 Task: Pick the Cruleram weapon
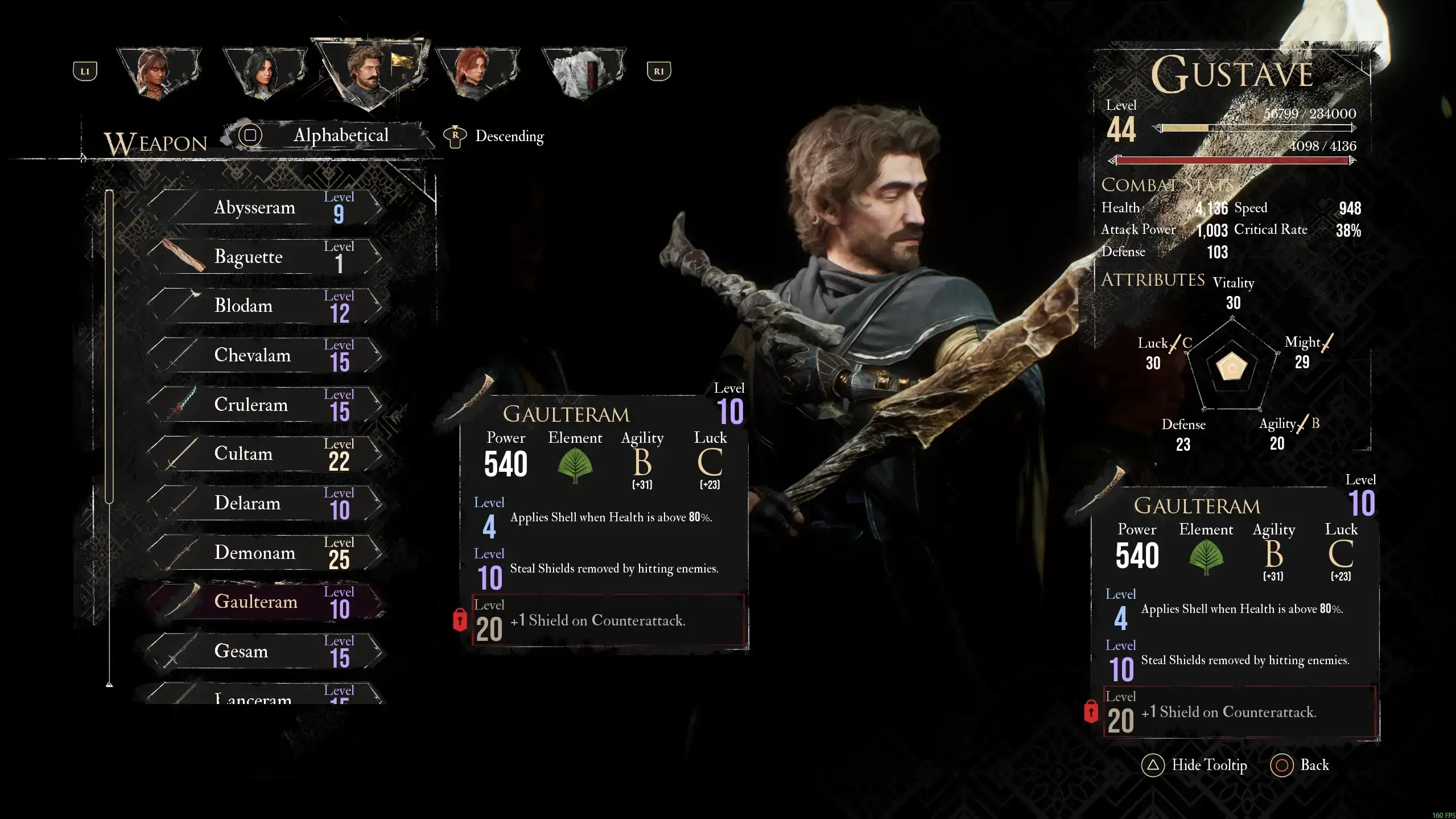[x=265, y=405]
